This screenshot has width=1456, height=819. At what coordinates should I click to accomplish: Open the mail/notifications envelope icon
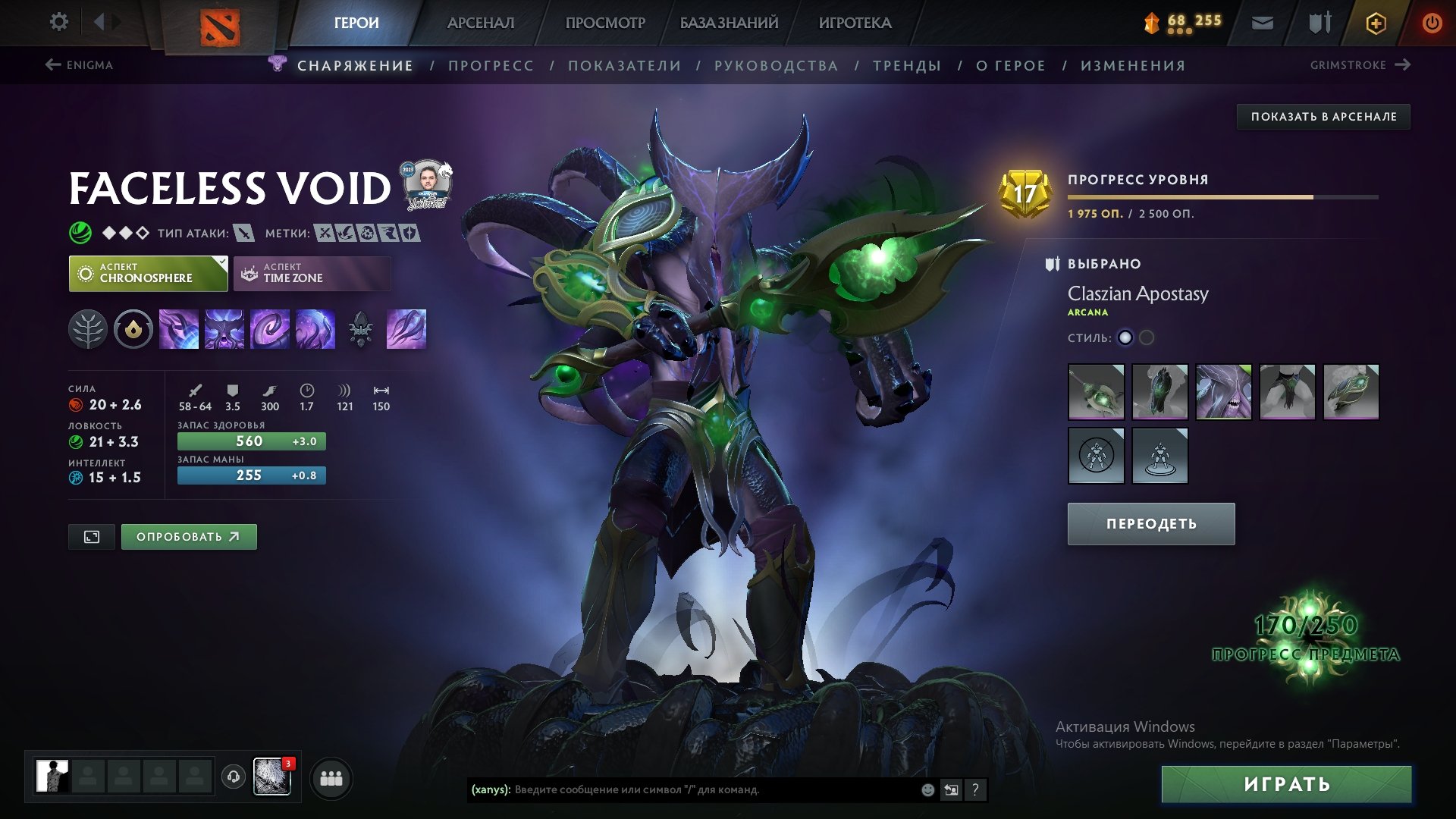pos(1263,23)
